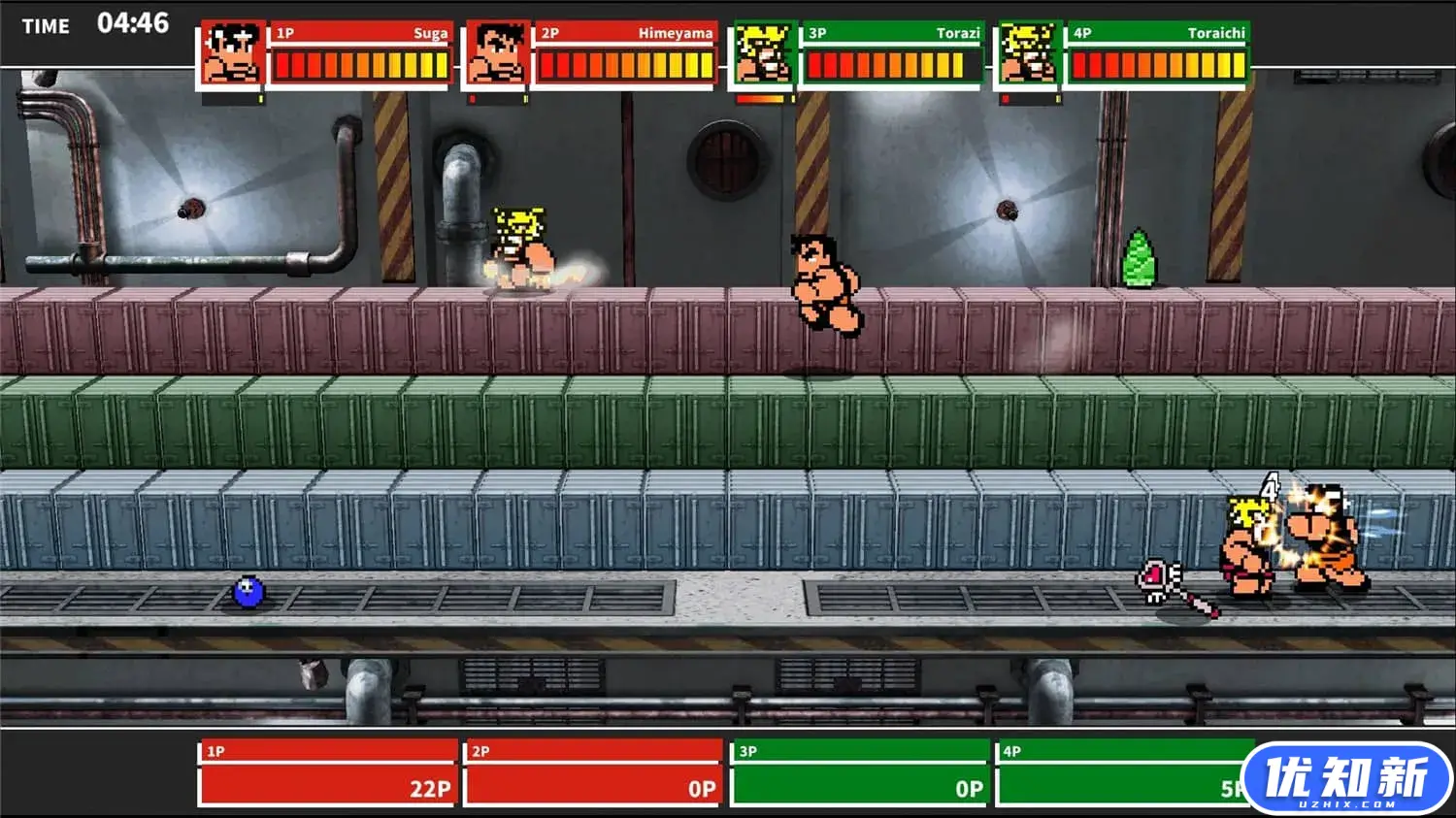
Task: Select Suga's 1P portrait
Action: (x=231, y=55)
